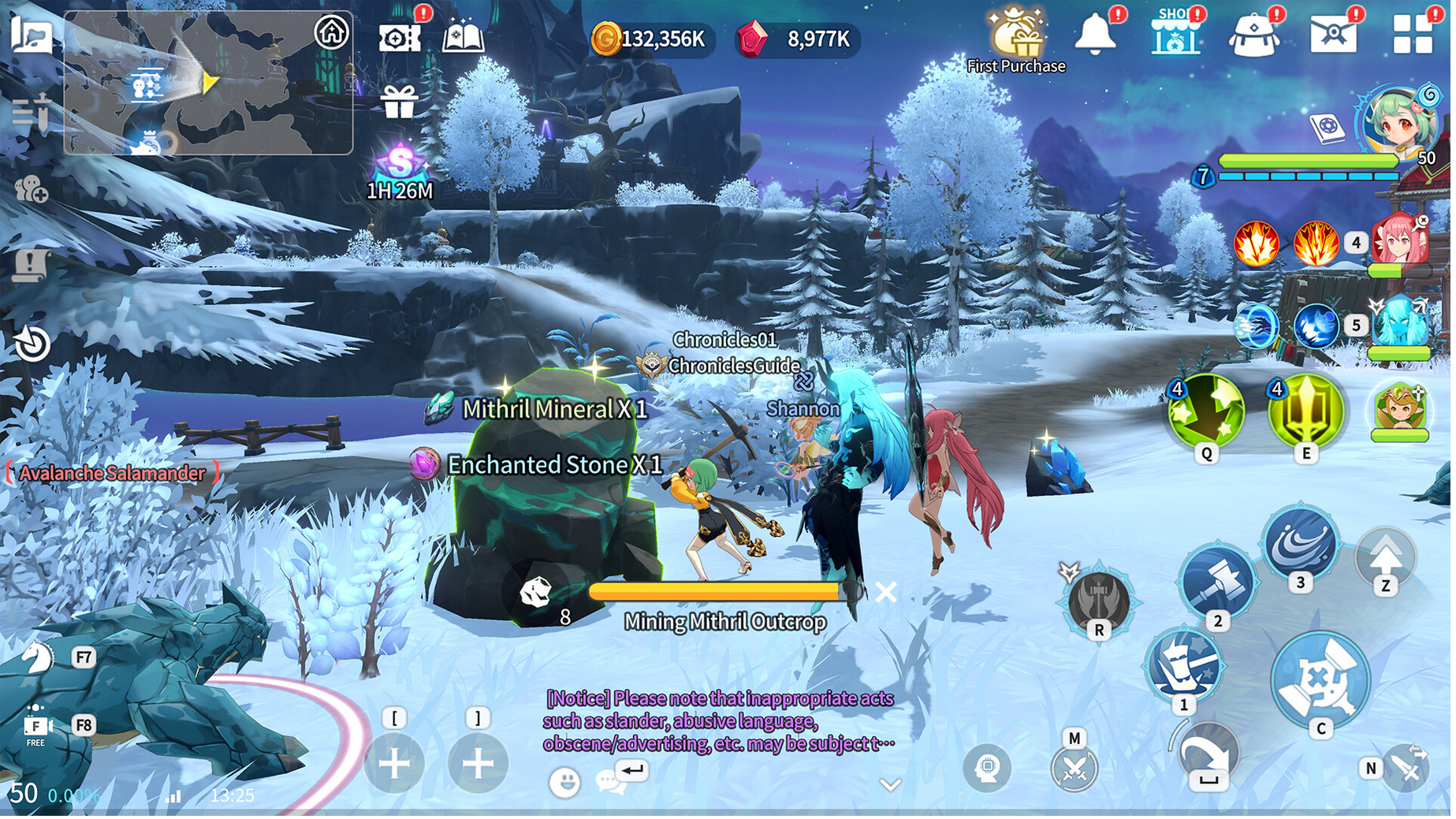Track the Avalanche Salamander quest target
This screenshot has width=1456, height=819.
tap(111, 473)
